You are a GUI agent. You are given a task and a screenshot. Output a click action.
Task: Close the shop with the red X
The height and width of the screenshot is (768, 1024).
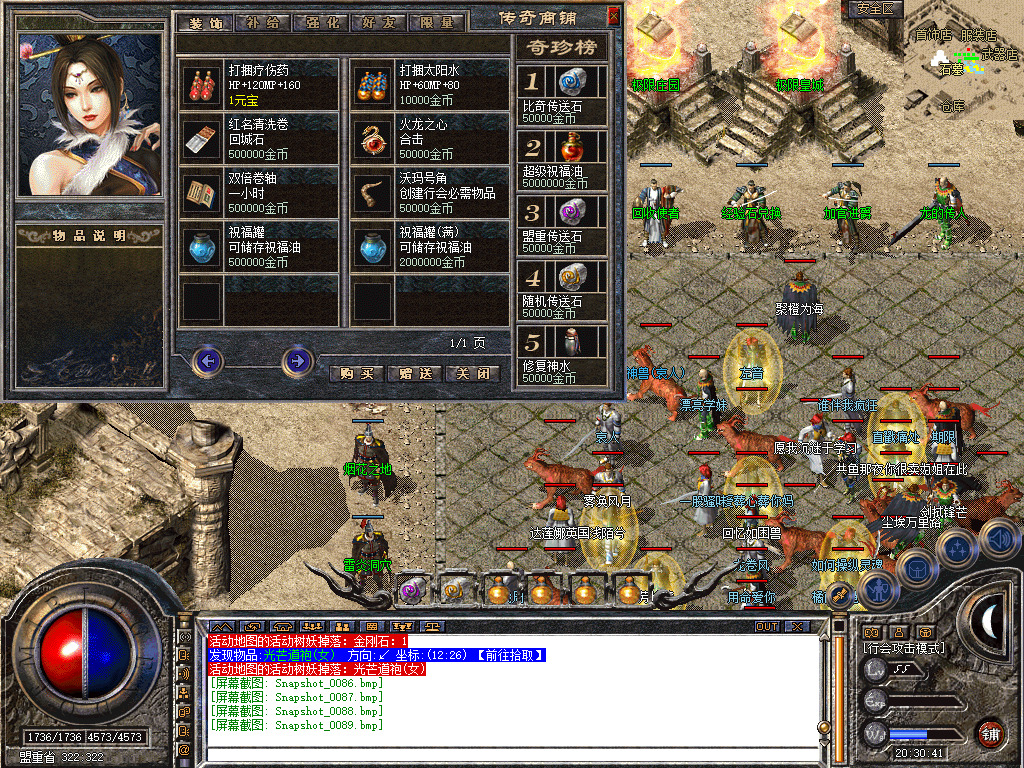613,16
